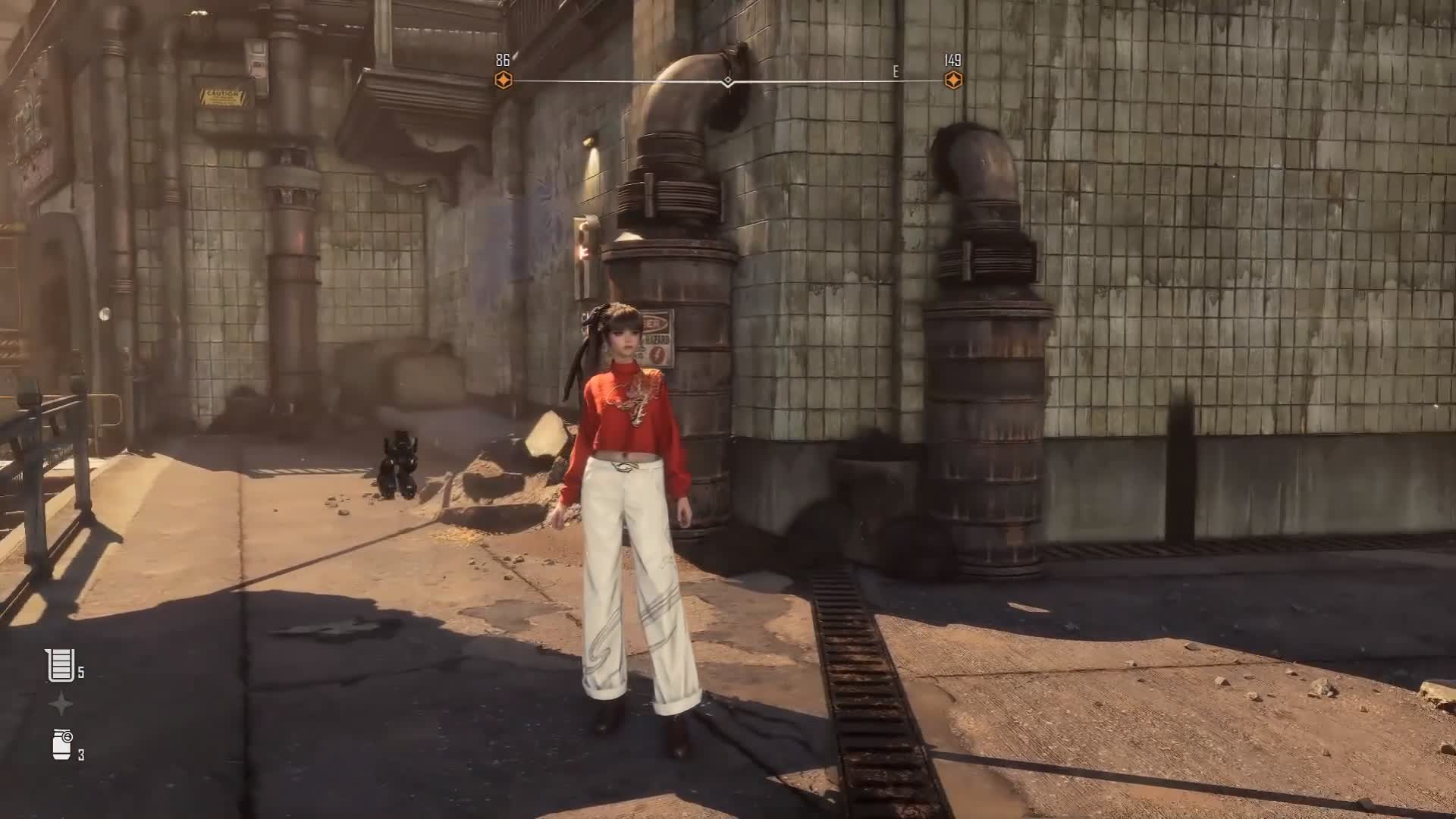
Task: Select the compass marker showing 86
Action: click(x=504, y=80)
